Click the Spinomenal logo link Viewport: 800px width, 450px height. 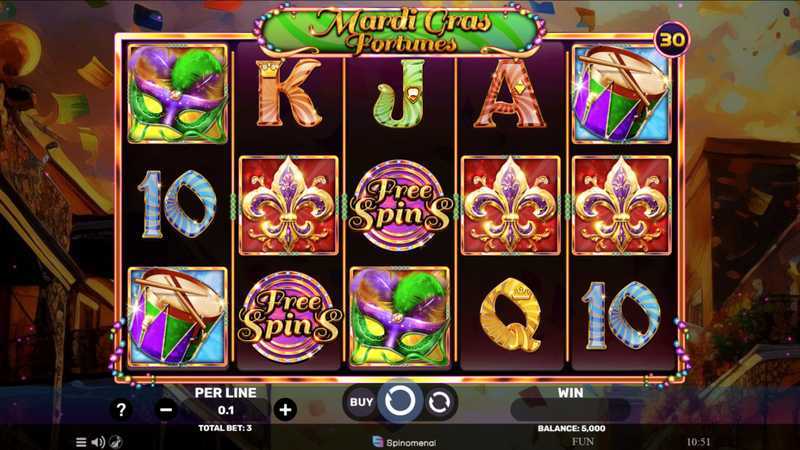point(400,441)
